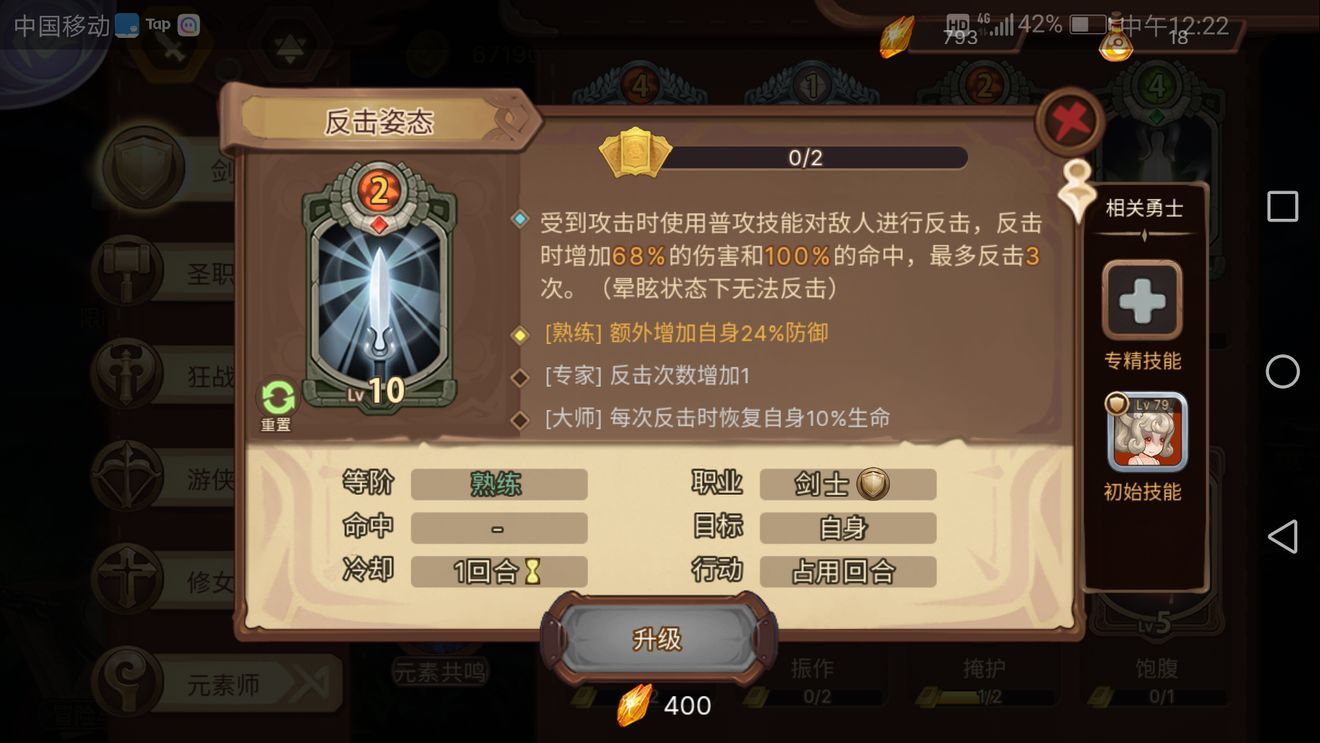Click the golden card icon by progress bar
Viewport: 1320px width, 743px height.
[x=633, y=156]
